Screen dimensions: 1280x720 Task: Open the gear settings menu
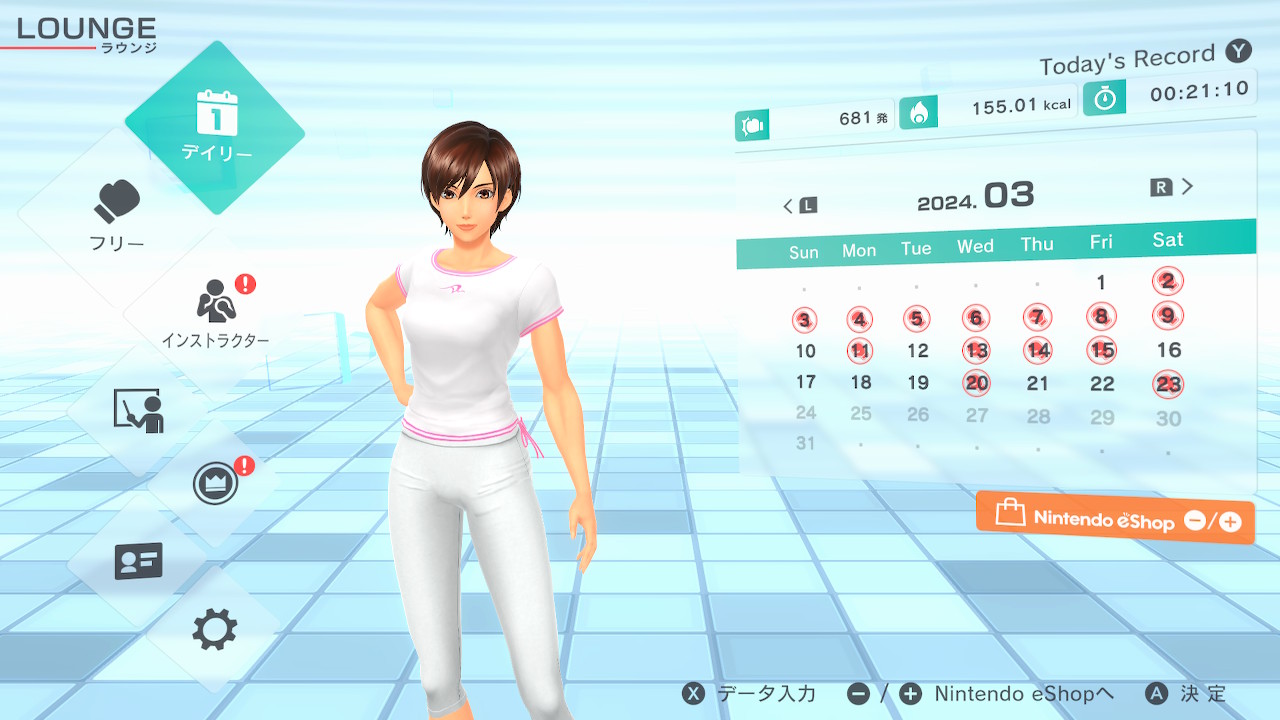click(x=215, y=630)
